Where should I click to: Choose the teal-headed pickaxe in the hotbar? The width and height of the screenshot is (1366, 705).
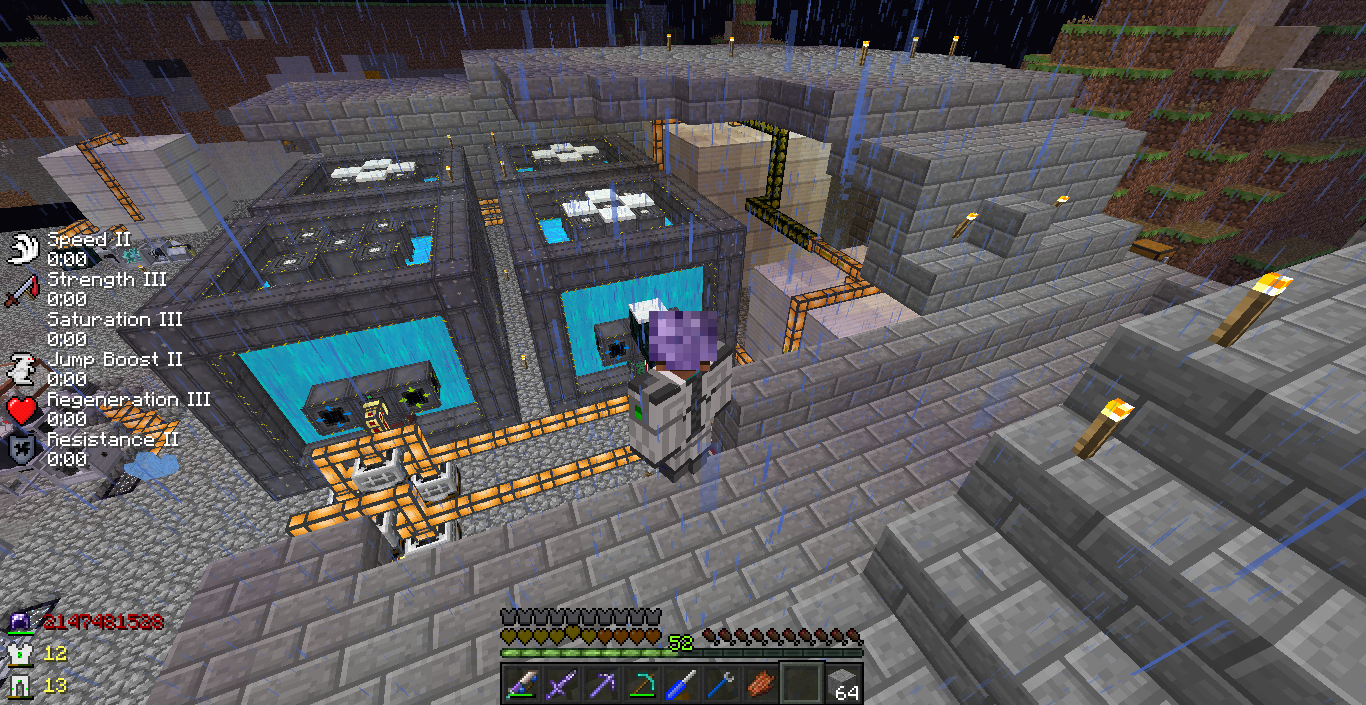(x=639, y=685)
